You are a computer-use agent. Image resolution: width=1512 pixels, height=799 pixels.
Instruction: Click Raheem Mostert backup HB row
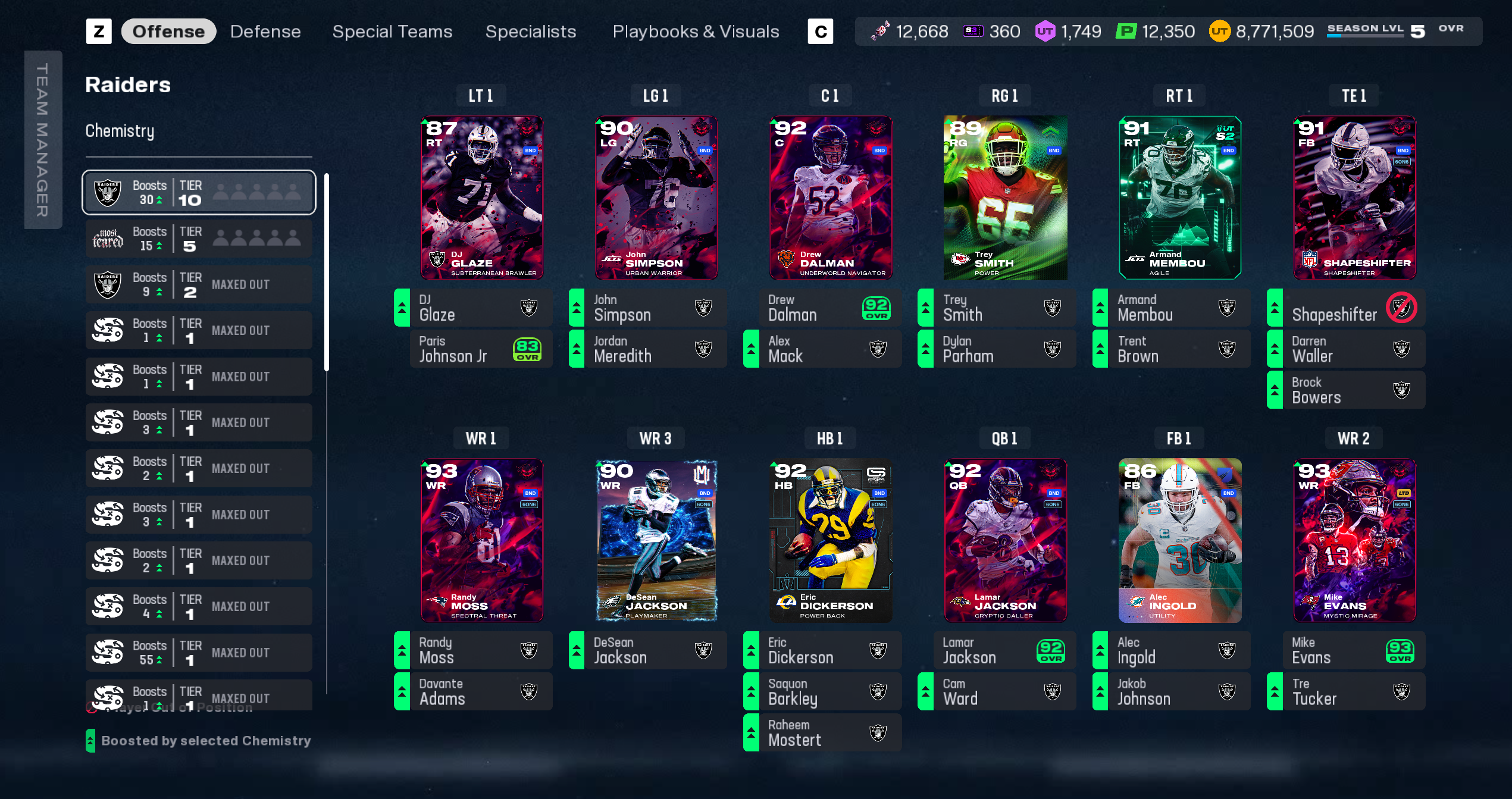coord(822,733)
